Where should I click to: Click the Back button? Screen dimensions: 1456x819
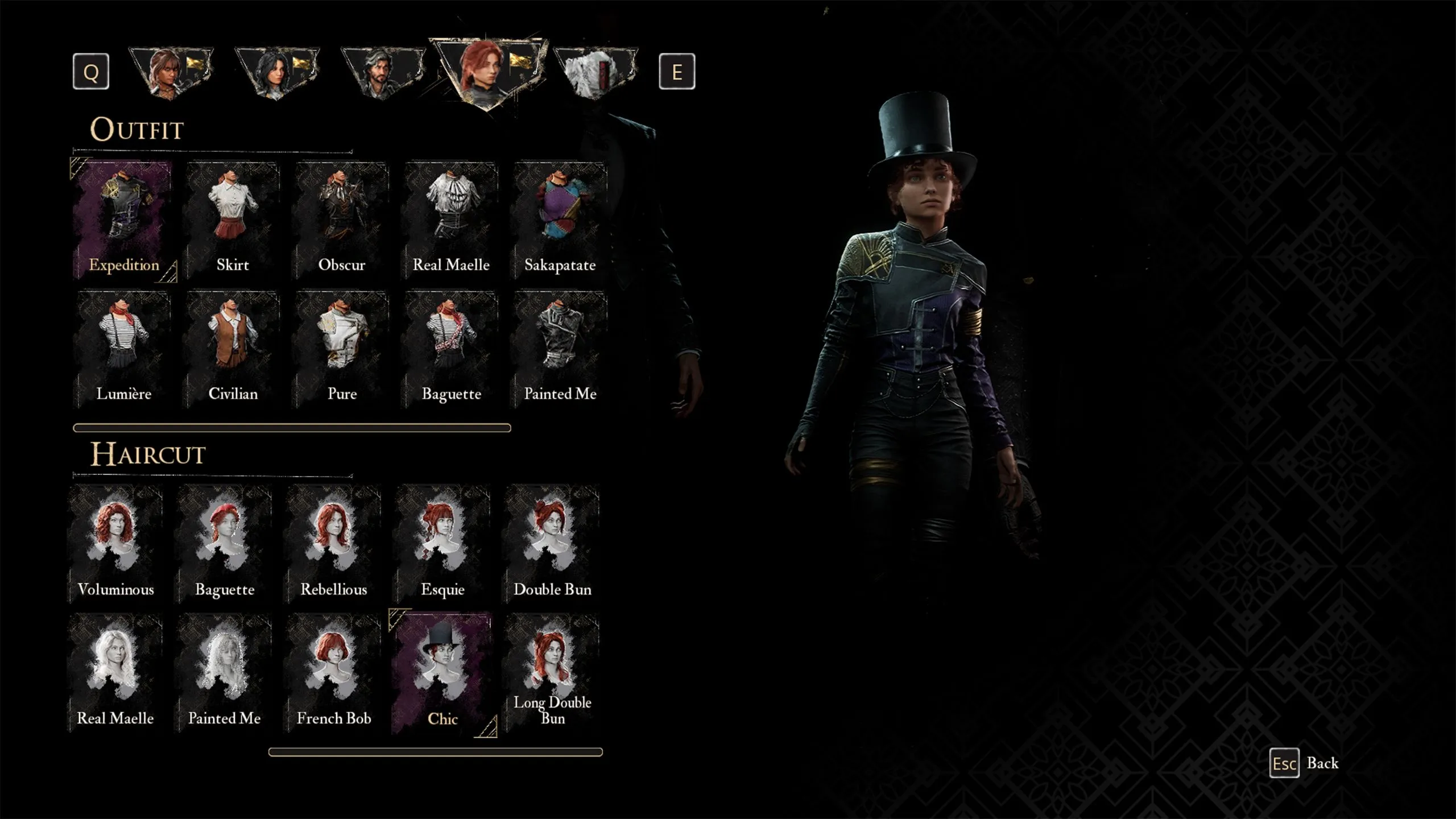tap(1305, 763)
